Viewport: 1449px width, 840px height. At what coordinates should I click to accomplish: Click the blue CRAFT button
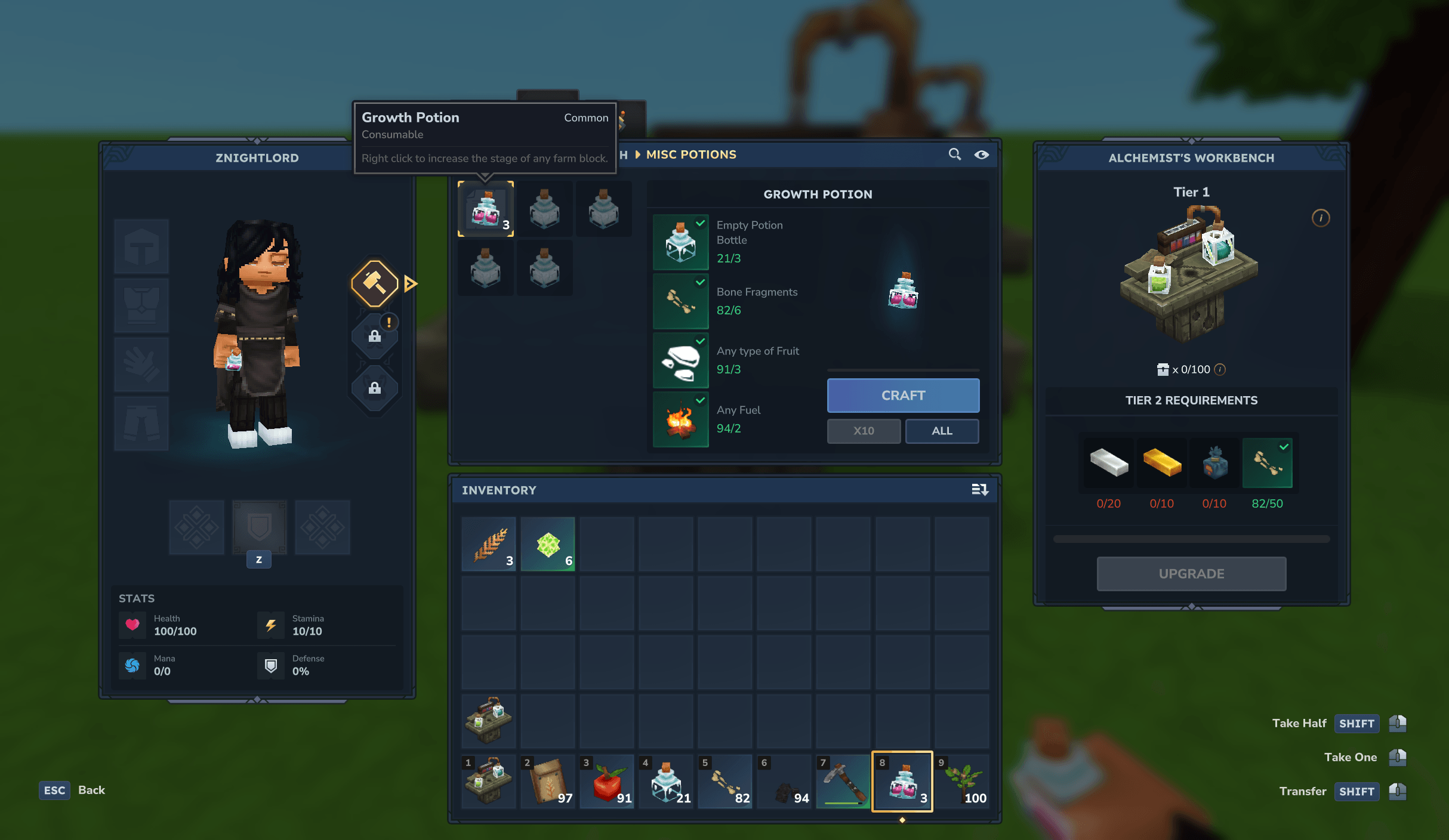point(903,396)
